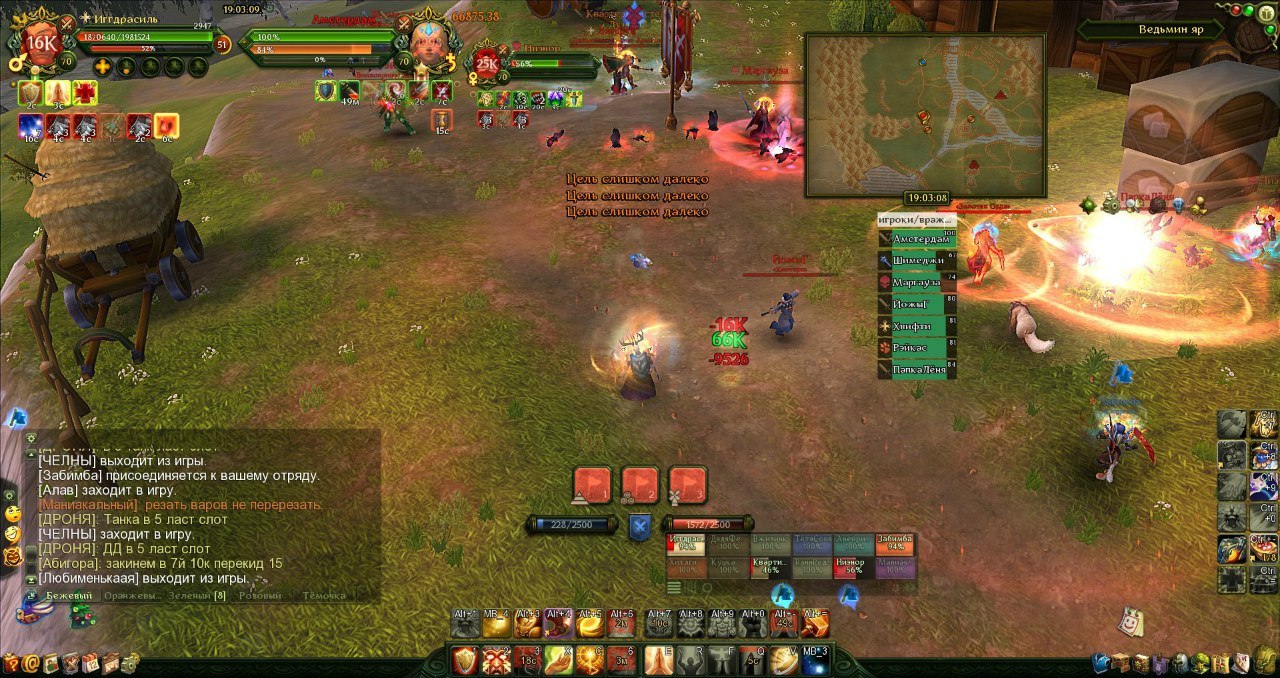1280x678 pixels.
Task: Select Амстердам target portrait
Action: pos(428,44)
